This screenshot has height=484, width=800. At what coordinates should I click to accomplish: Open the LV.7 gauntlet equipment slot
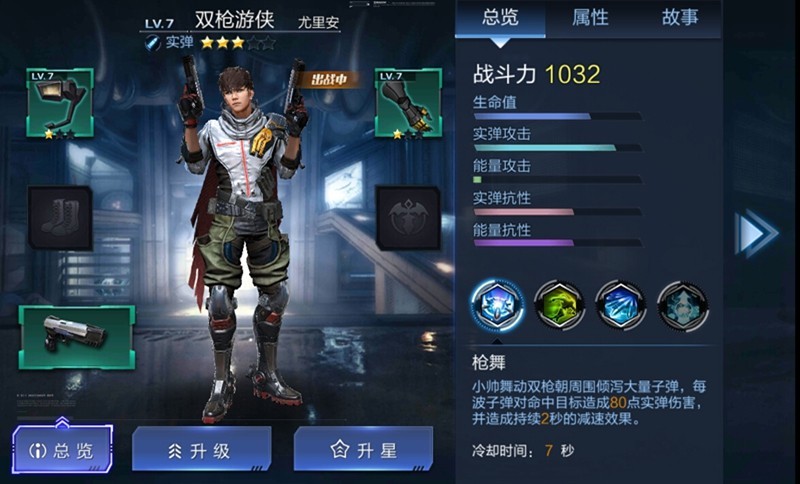tap(408, 103)
